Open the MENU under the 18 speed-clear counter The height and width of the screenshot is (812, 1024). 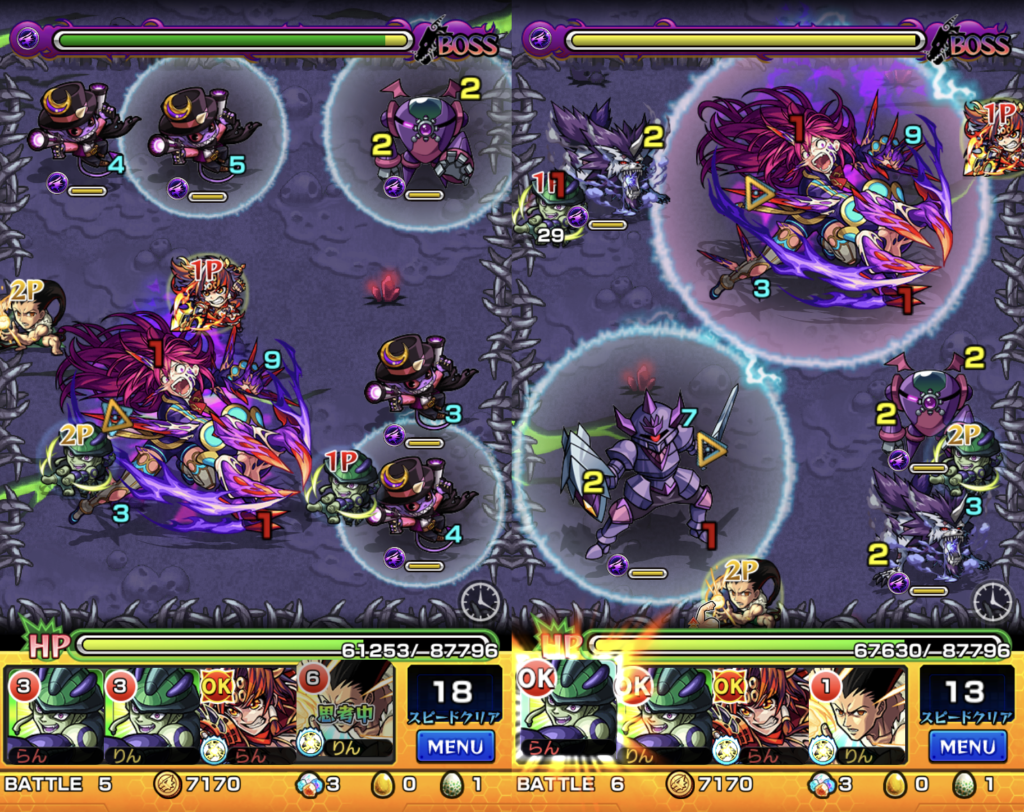(x=455, y=746)
